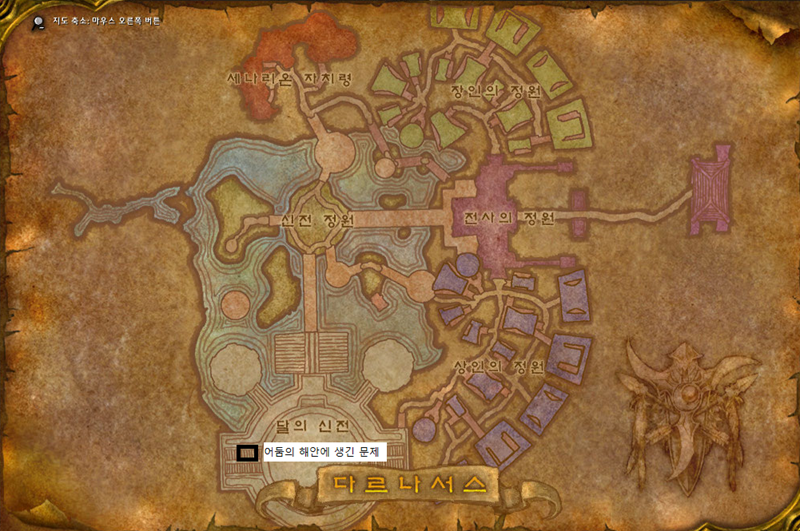Select the black quest marker at 달의 신전
The height and width of the screenshot is (531, 800).
pyautogui.click(x=246, y=452)
